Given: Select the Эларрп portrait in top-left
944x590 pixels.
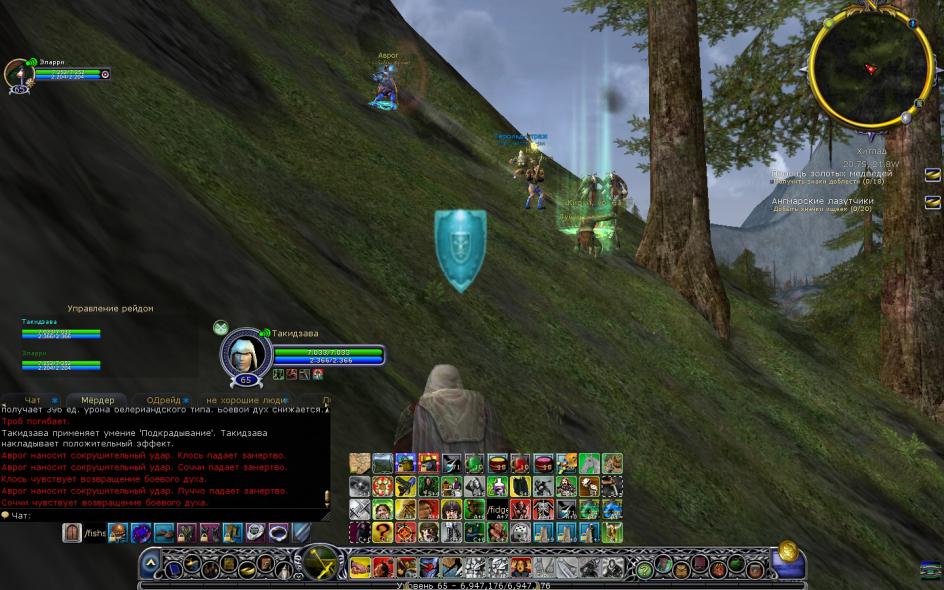Looking at the screenshot, I should point(17,73).
